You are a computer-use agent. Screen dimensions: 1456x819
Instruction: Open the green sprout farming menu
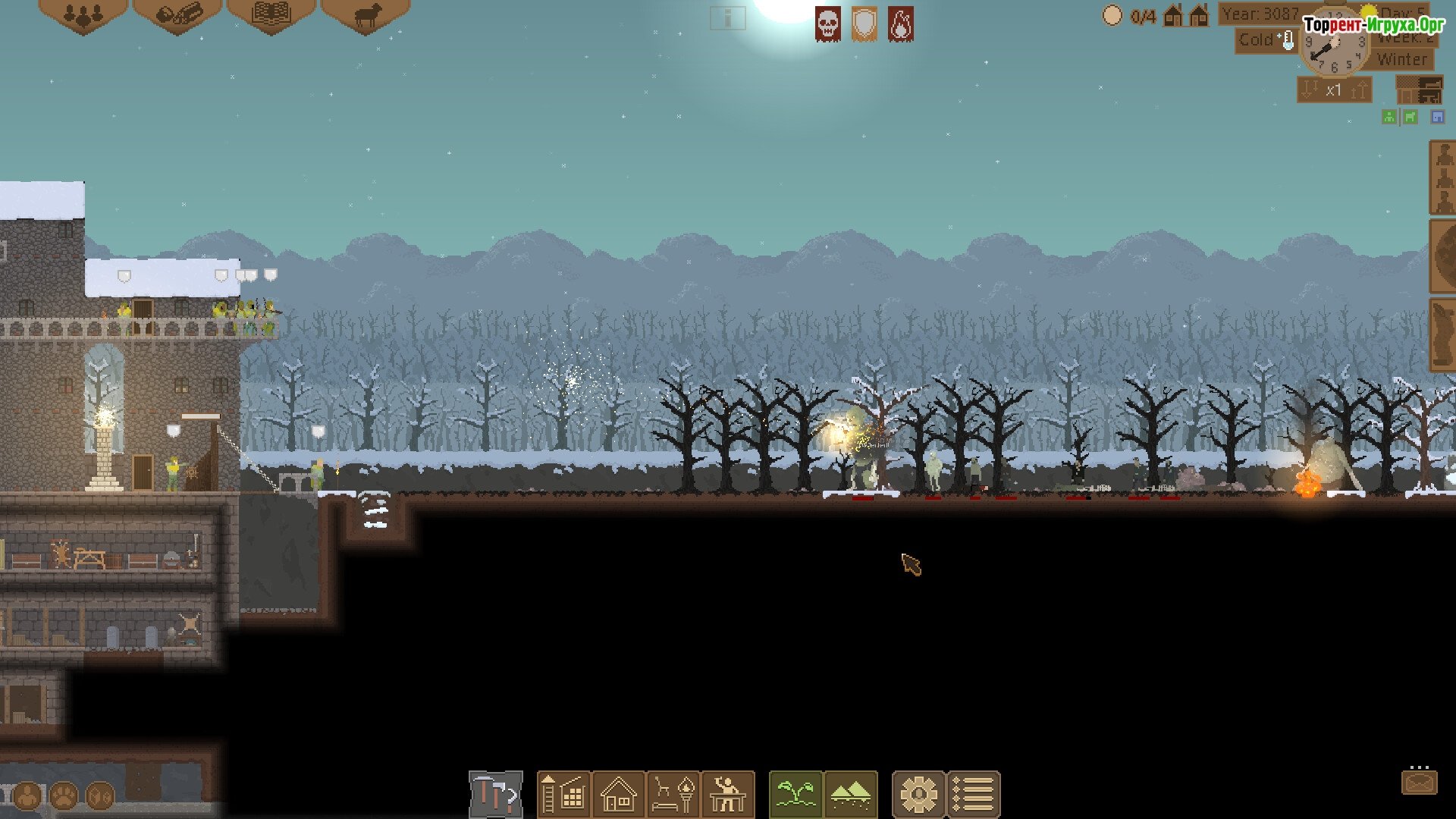coord(795,795)
